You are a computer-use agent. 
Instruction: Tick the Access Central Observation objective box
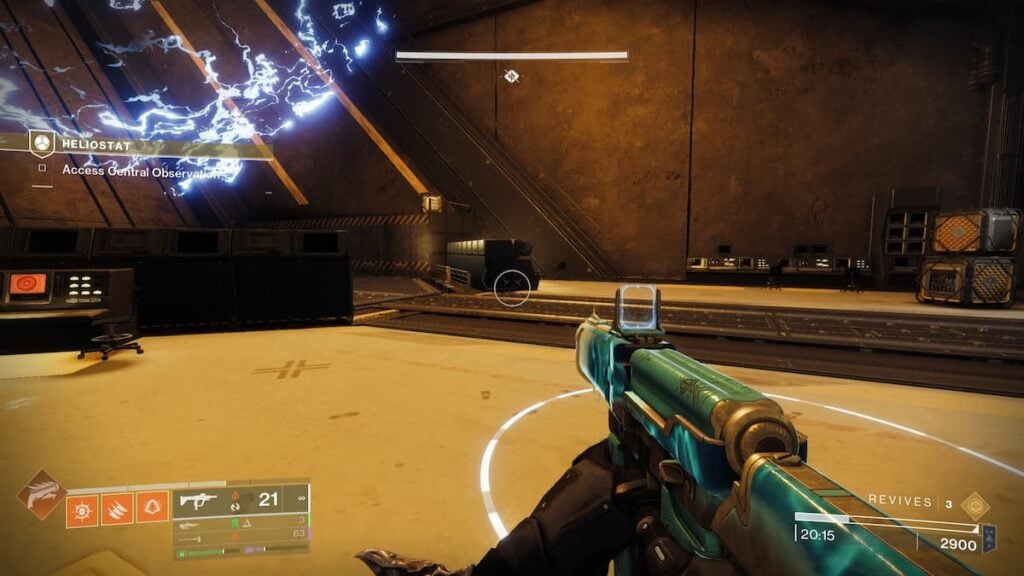[x=42, y=169]
